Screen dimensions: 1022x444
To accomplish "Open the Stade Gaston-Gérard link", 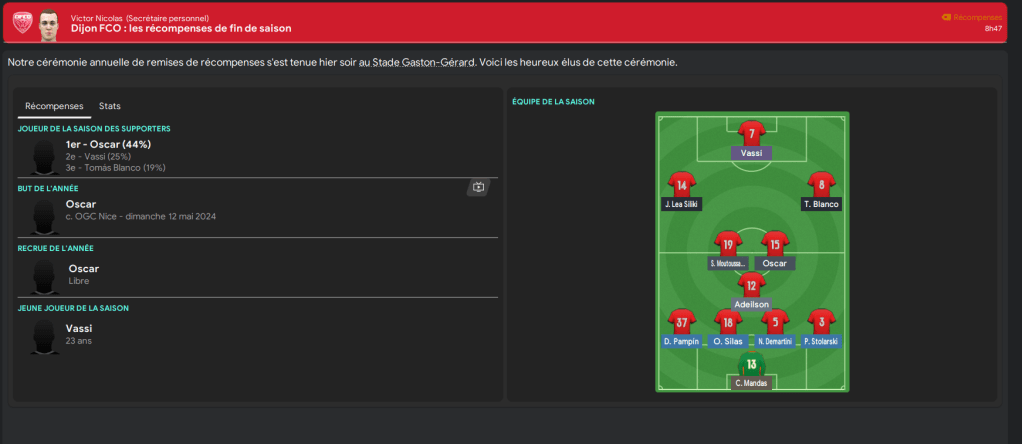I will tap(420, 62).
